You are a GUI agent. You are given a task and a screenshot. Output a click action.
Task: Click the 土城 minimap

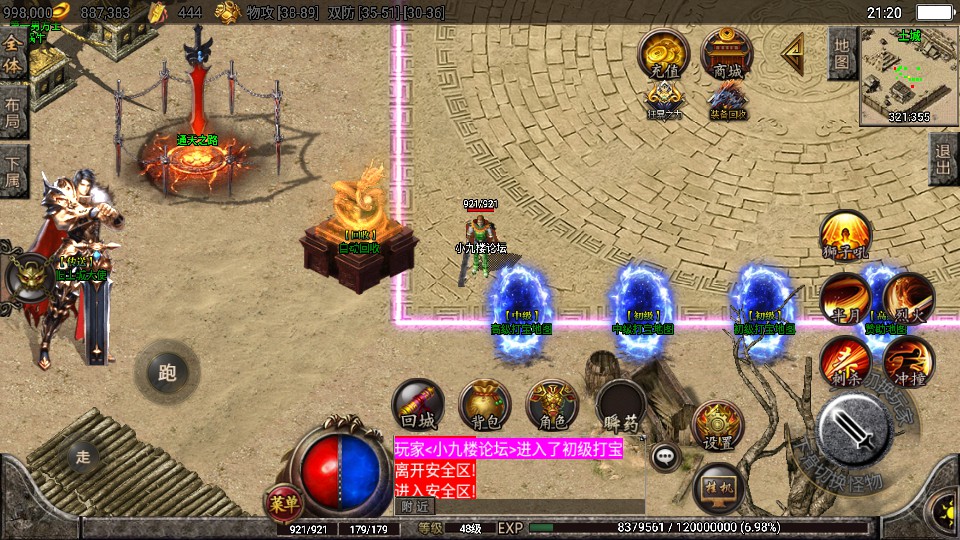point(908,75)
